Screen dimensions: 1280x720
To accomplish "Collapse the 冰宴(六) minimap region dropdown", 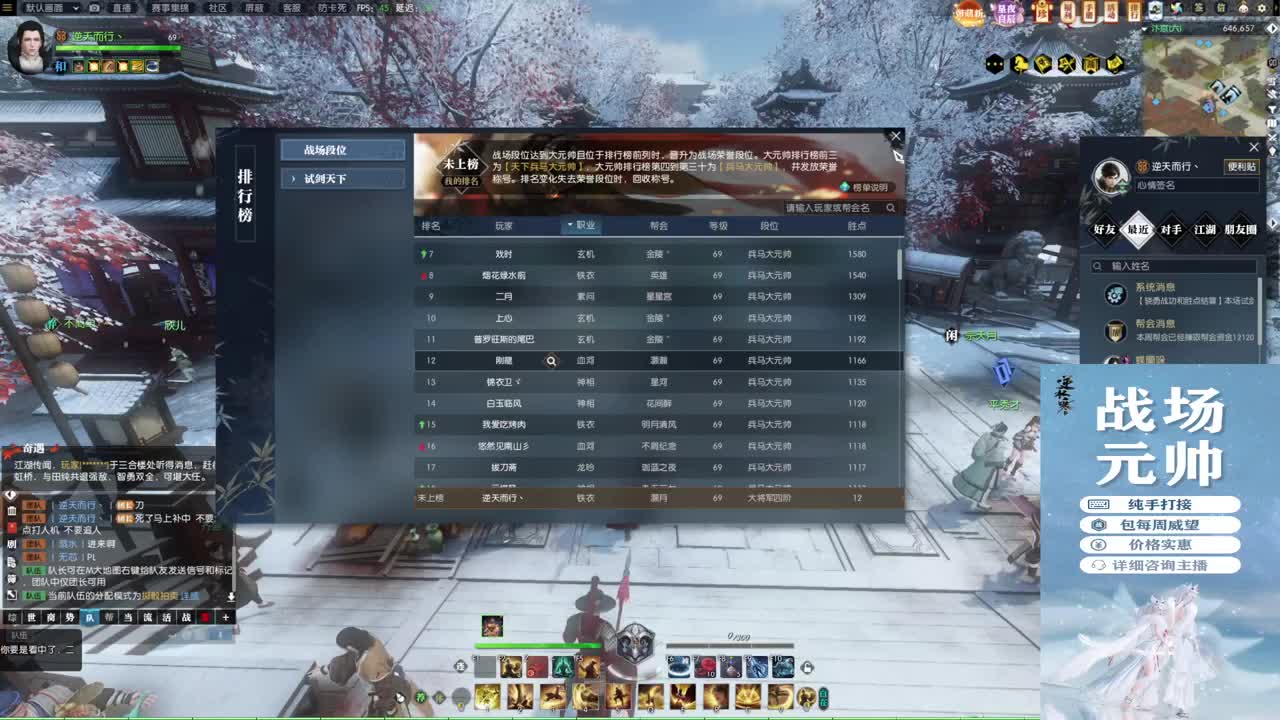I will pyautogui.click(x=1143, y=27).
